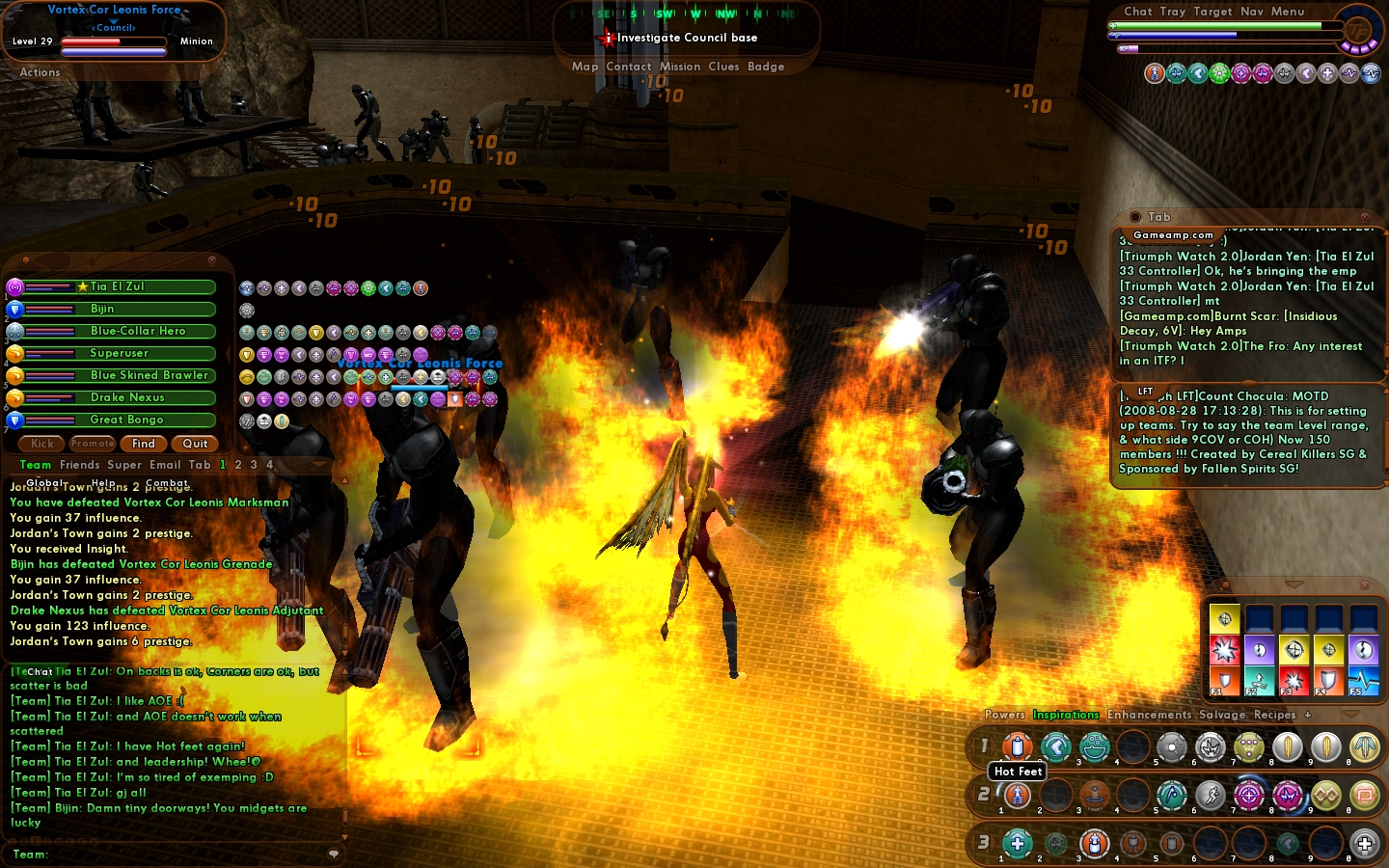Select teammate Great Bongo
Viewport: 1389px width, 868px height.
point(126,420)
